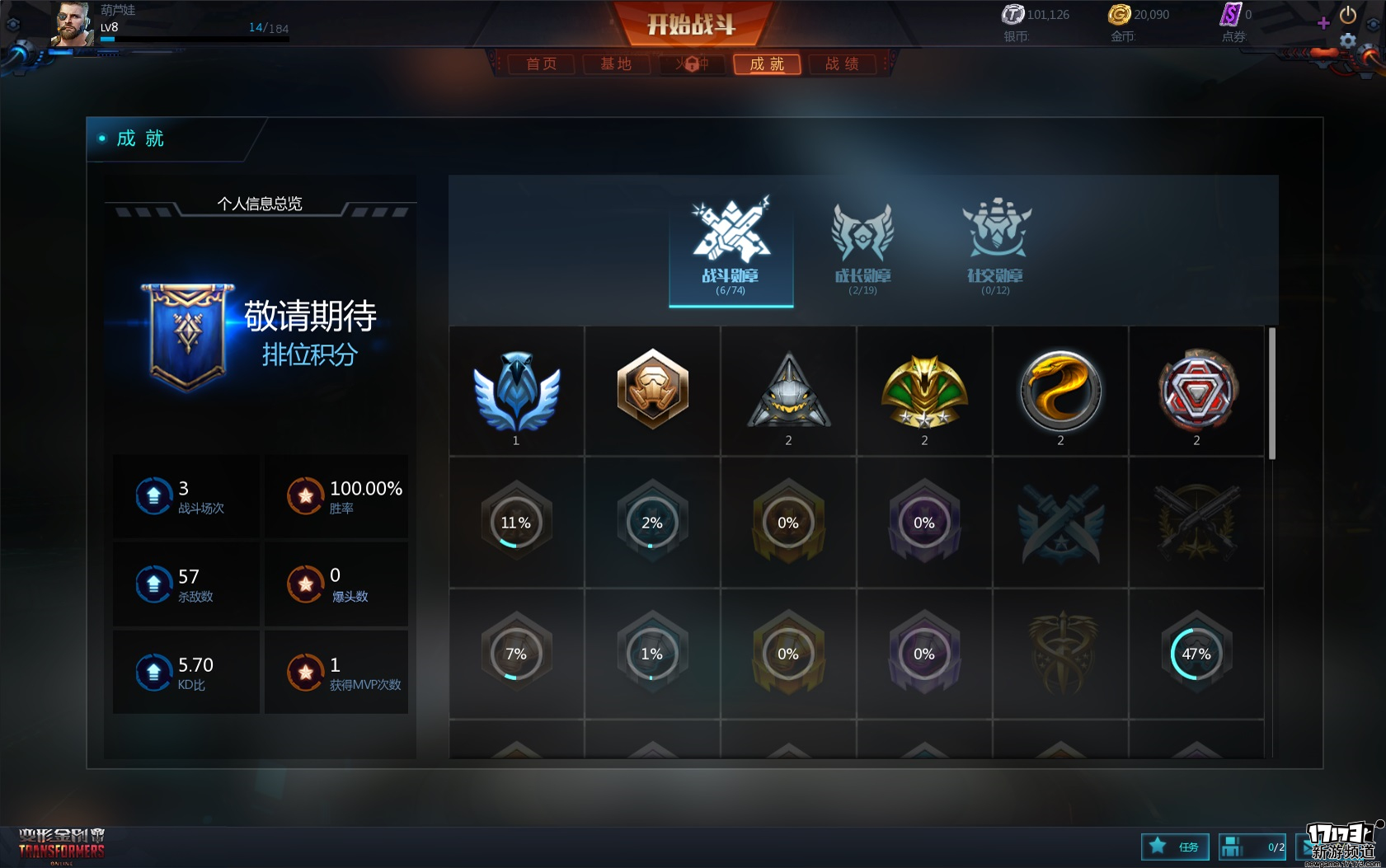Image resolution: width=1386 pixels, height=868 pixels.
Task: Open the 任务 missions panel
Action: 1175,847
